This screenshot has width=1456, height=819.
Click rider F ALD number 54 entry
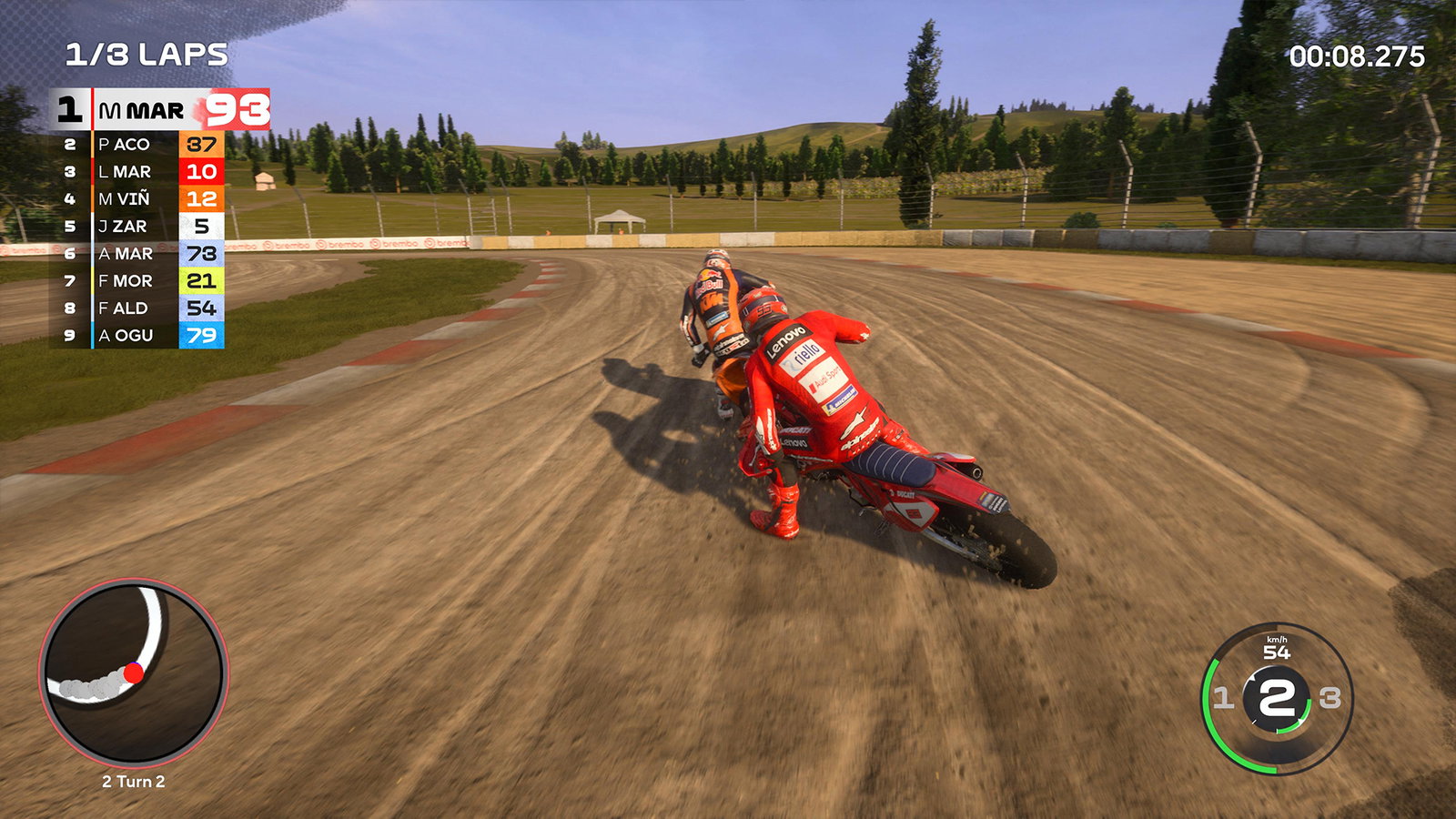point(127,308)
